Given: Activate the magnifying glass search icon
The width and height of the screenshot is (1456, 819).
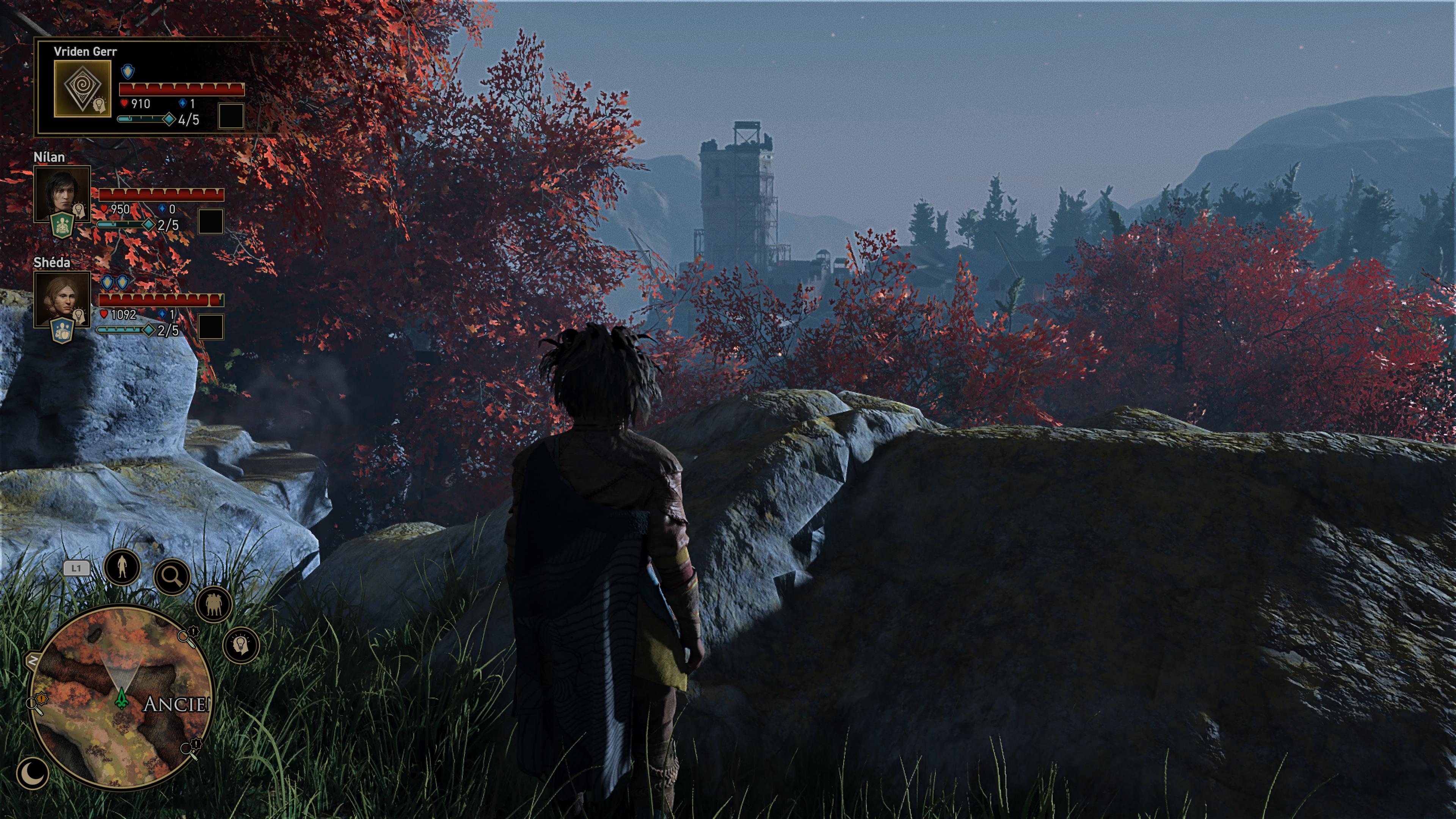Looking at the screenshot, I should click(x=172, y=576).
